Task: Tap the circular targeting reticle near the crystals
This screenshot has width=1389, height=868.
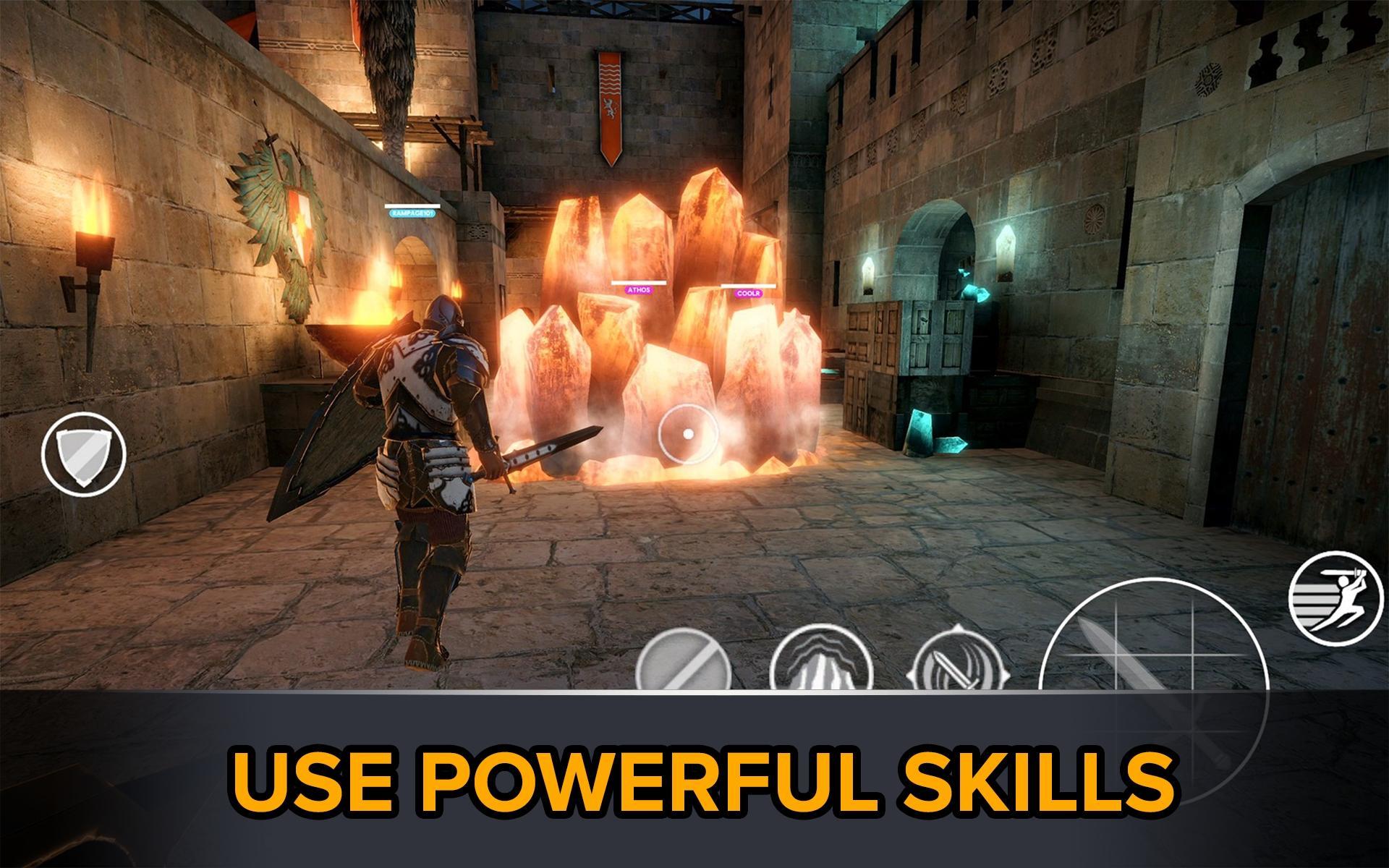Action: tap(687, 435)
